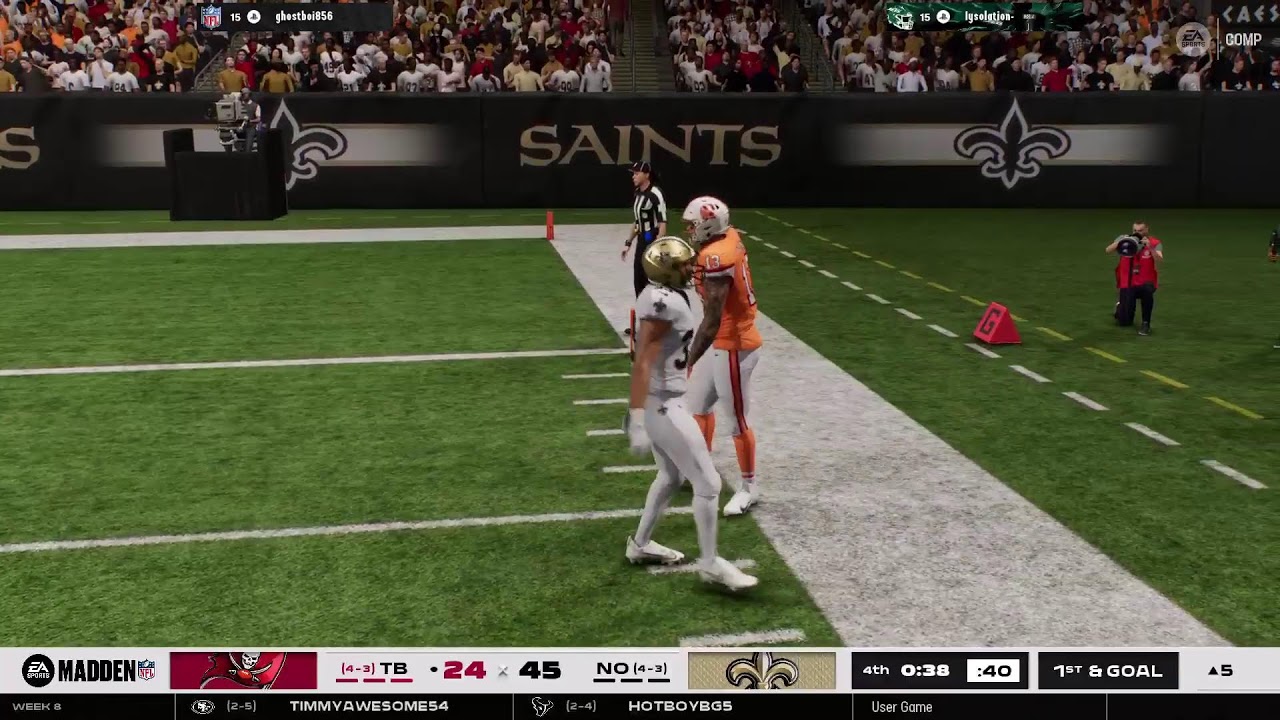Viewport: 1280px width, 720px height.
Task: Select the HOTBOYBG5 ticker entry
Action: (x=680, y=706)
